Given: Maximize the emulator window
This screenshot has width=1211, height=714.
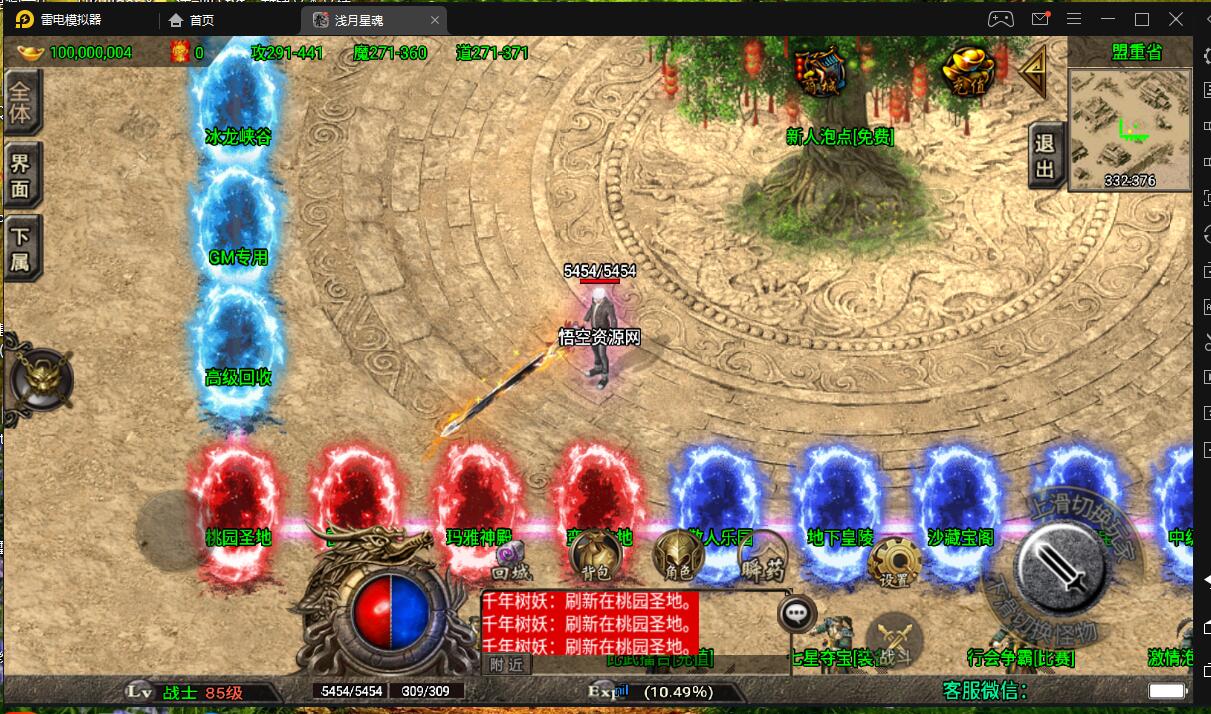Looking at the screenshot, I should tap(1142, 19).
